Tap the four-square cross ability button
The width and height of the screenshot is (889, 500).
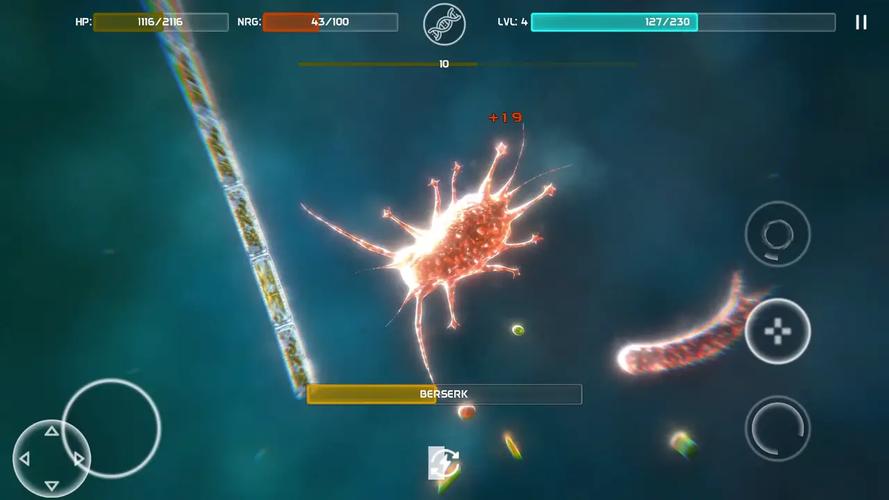pyautogui.click(x=777, y=331)
